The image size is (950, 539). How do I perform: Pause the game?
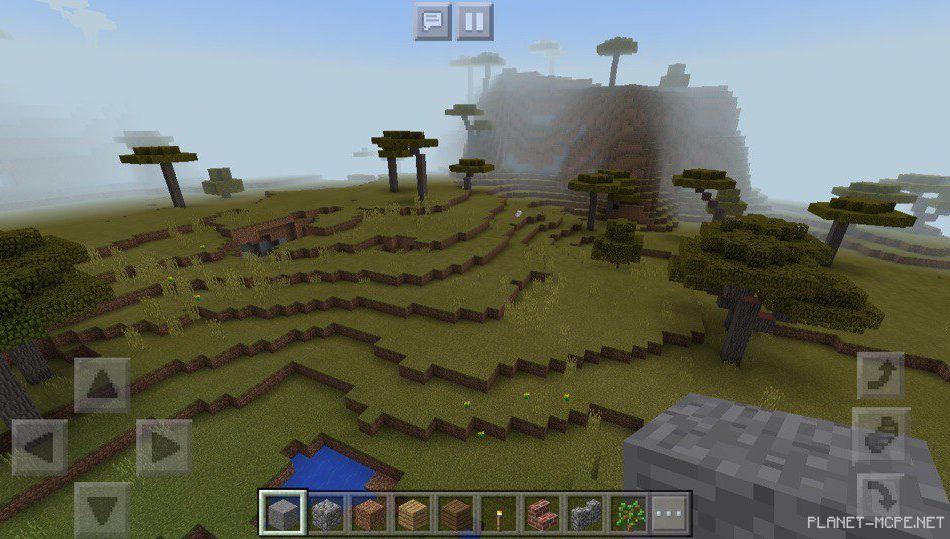coord(474,21)
